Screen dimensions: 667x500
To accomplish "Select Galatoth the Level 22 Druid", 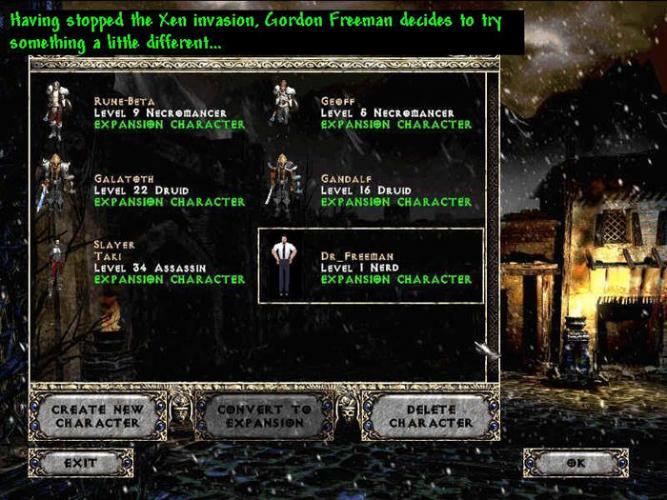I will [x=150, y=190].
